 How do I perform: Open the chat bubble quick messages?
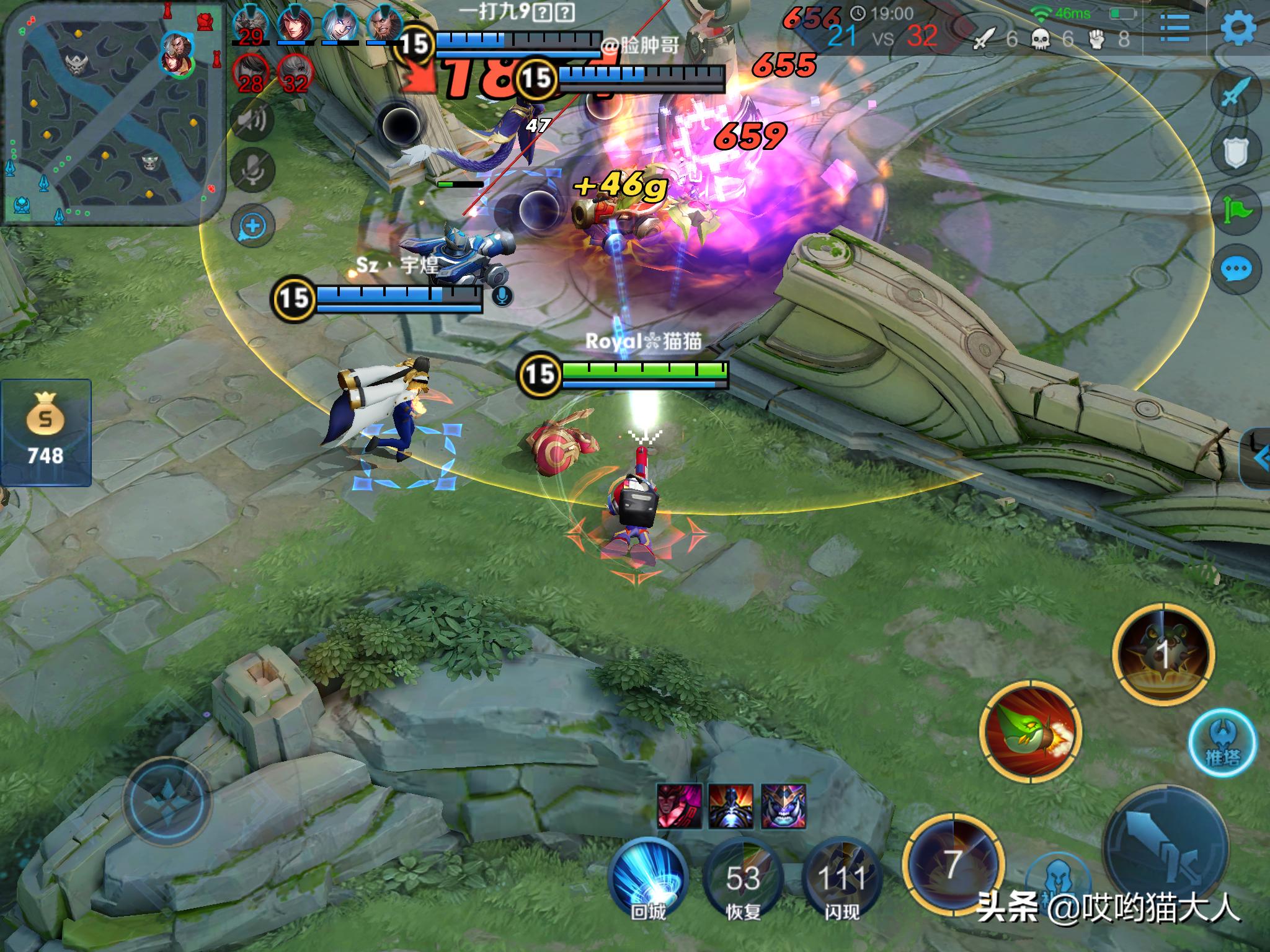point(1236,270)
